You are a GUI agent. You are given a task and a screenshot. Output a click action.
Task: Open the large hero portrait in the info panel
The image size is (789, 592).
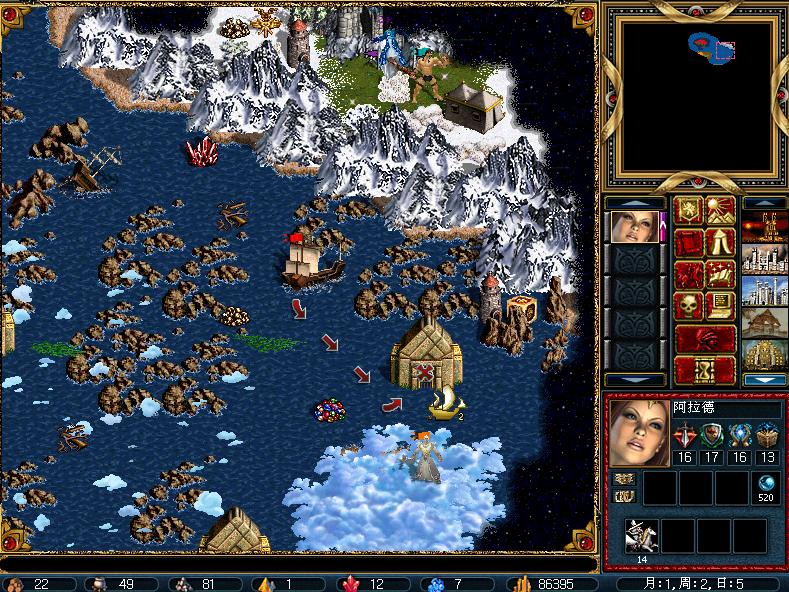click(639, 434)
